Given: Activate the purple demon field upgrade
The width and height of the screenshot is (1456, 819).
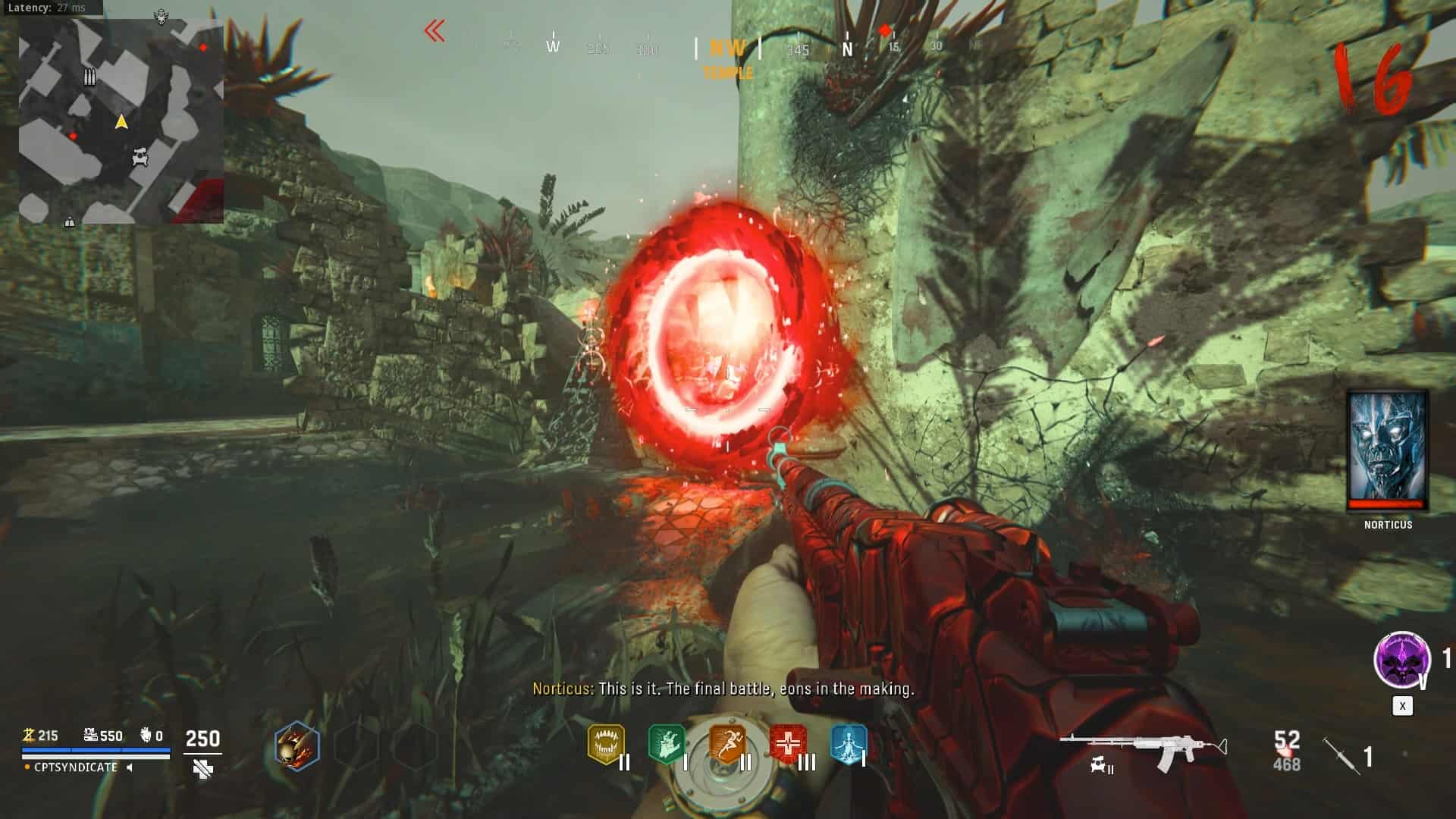Looking at the screenshot, I should [x=1402, y=660].
